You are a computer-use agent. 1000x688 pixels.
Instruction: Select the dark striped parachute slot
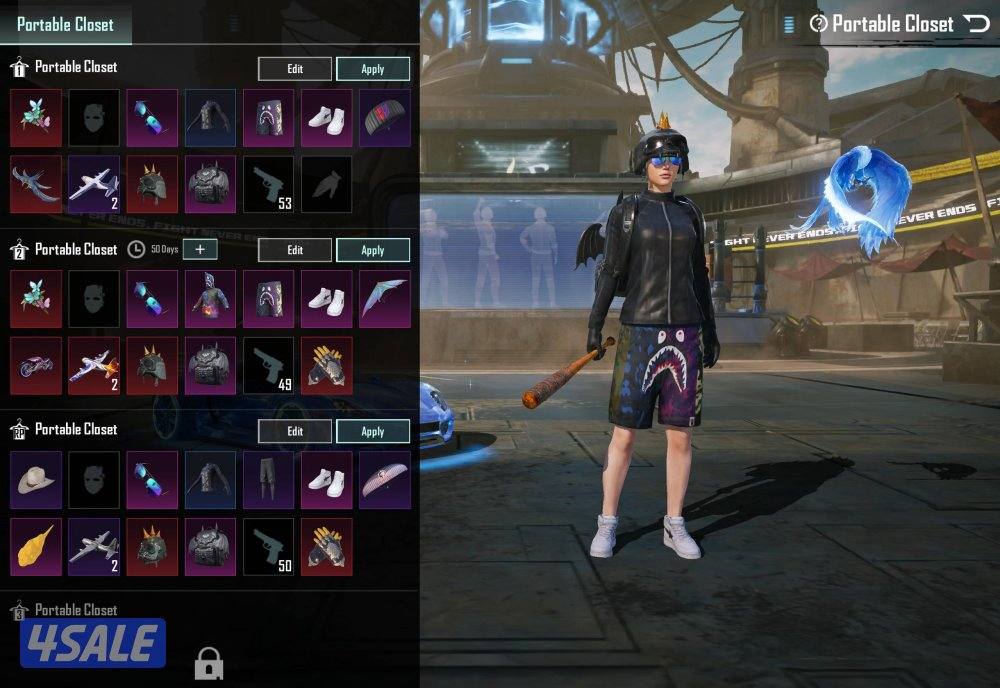tap(384, 118)
